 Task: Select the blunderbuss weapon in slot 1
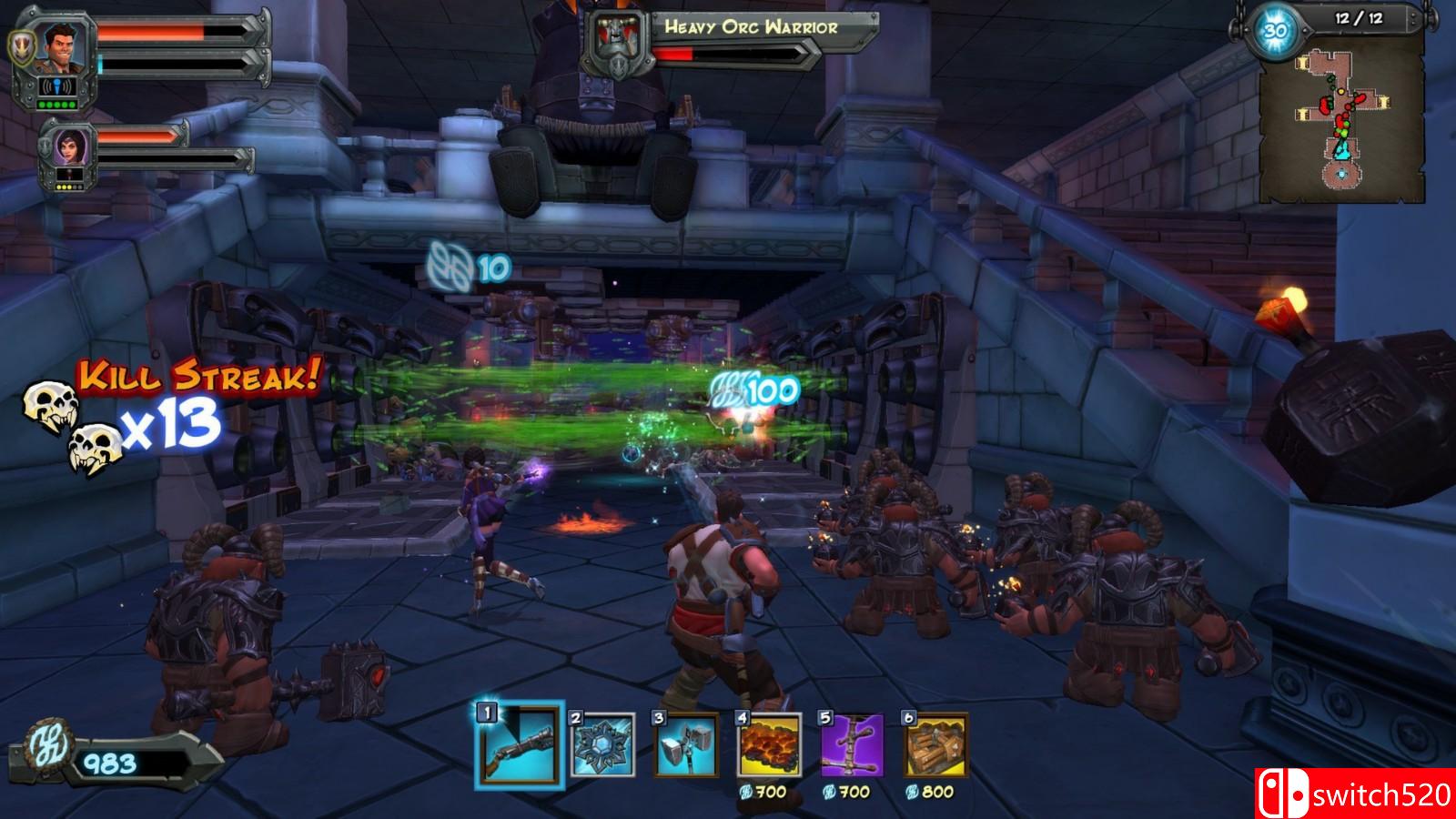[x=518, y=747]
